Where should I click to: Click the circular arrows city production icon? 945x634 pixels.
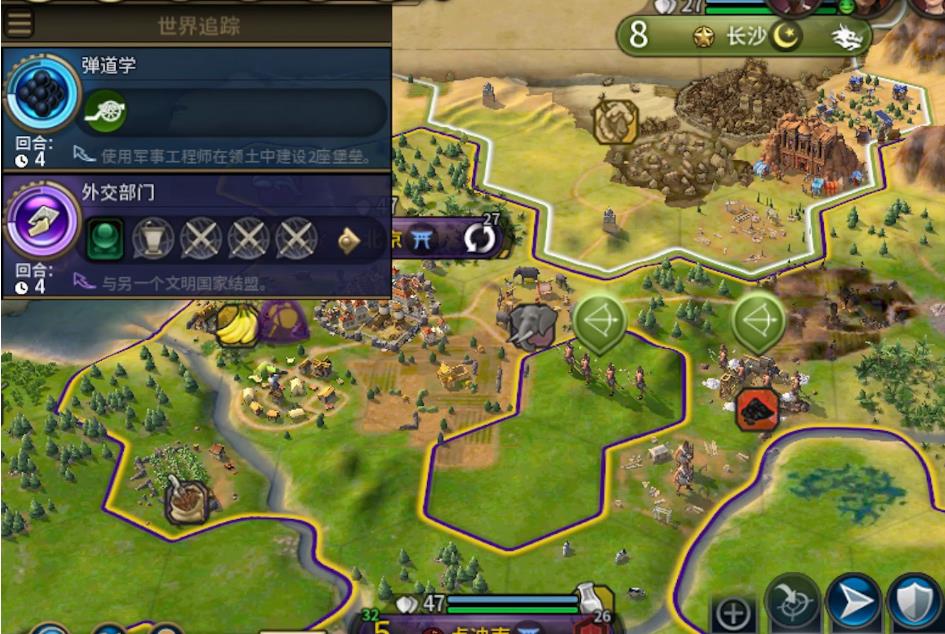coord(482,238)
